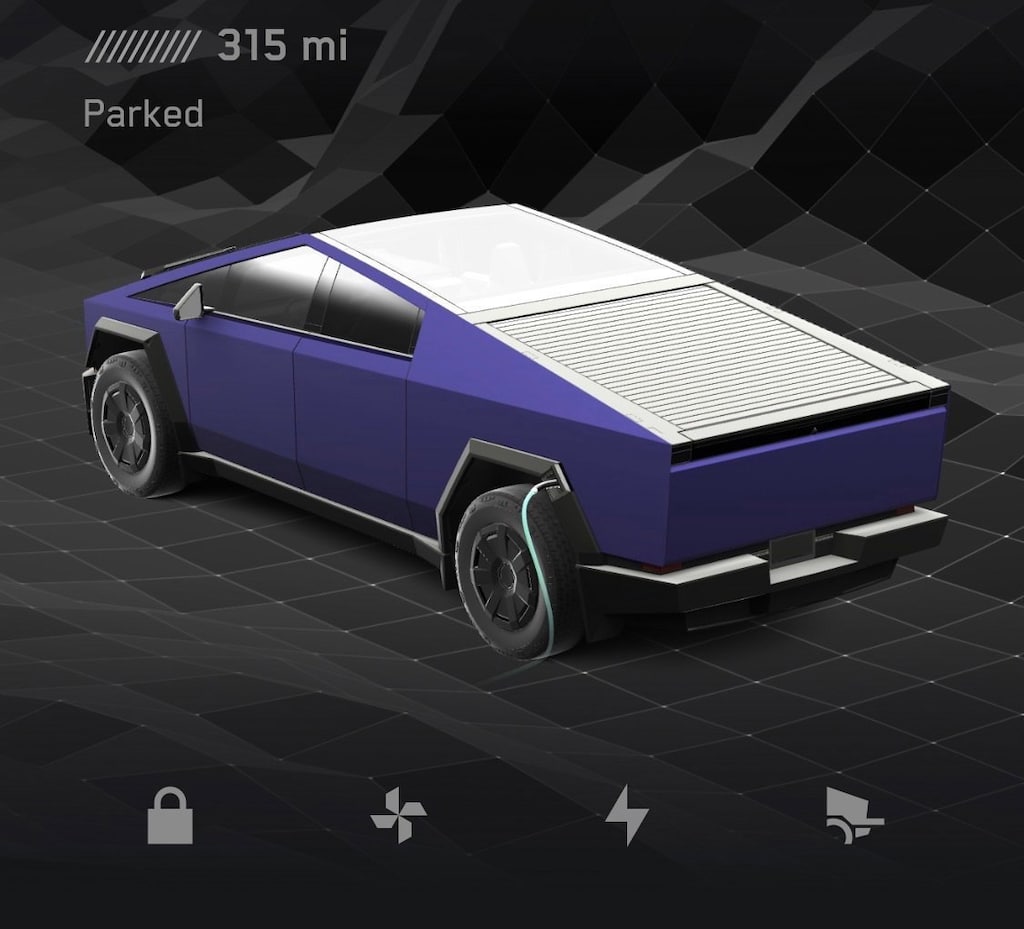1024x929 pixels.
Task: Turn on the climate fan icon
Action: pos(398,815)
